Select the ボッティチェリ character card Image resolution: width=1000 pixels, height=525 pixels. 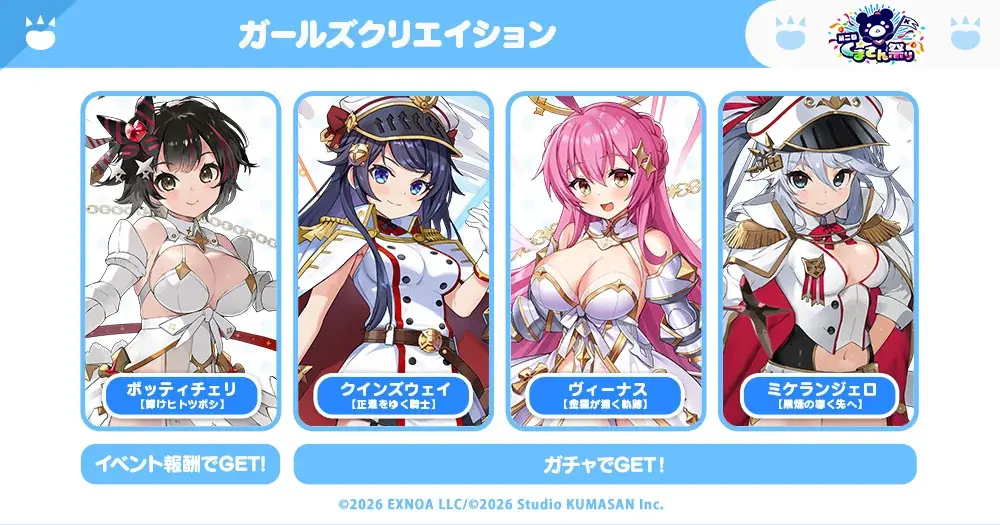coord(180,262)
